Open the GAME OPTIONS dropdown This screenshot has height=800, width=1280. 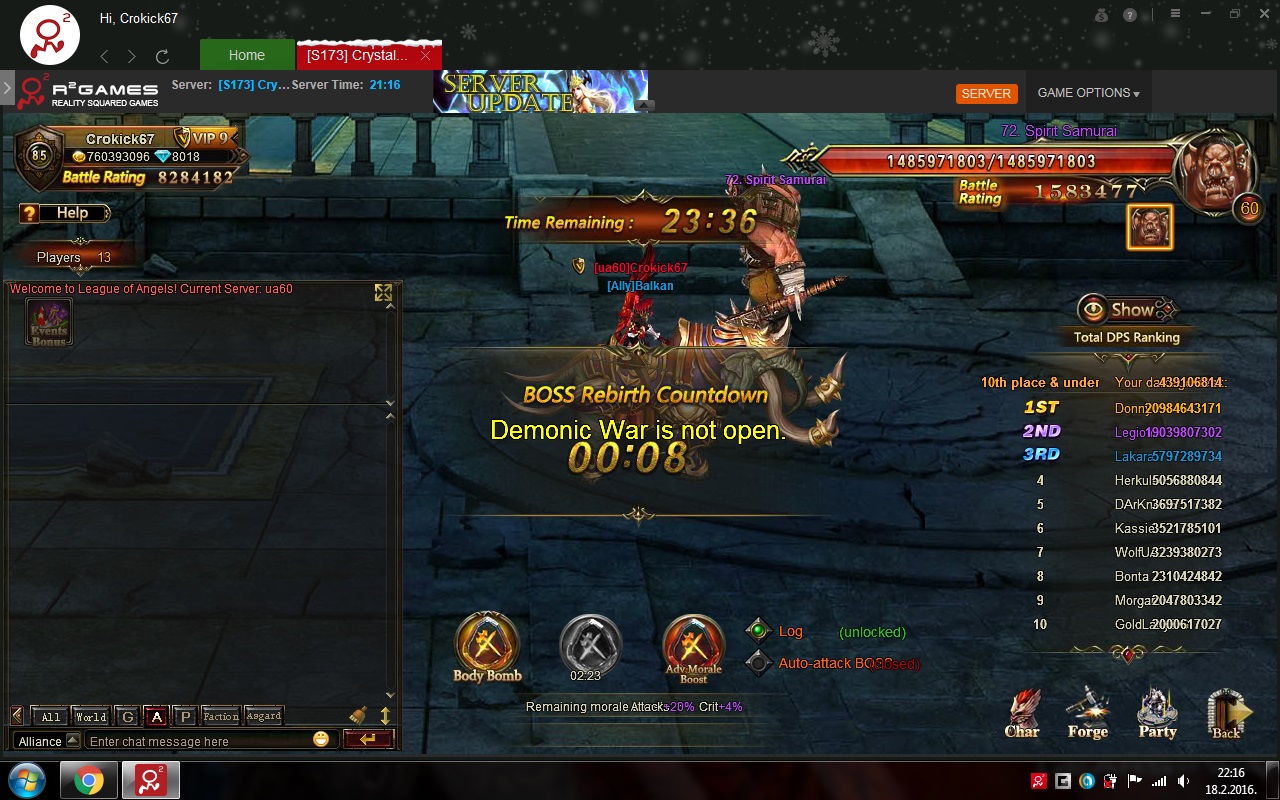click(1088, 93)
